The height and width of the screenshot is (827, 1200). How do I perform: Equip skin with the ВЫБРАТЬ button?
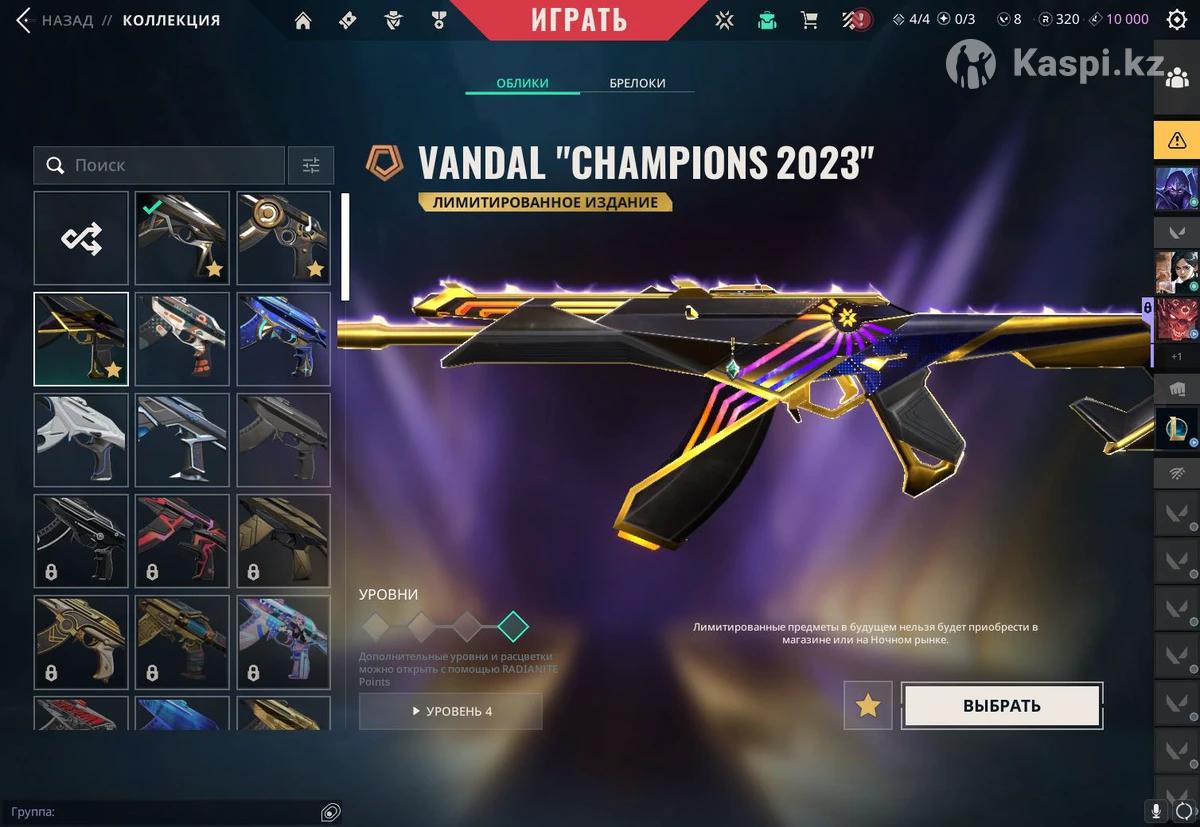1002,705
